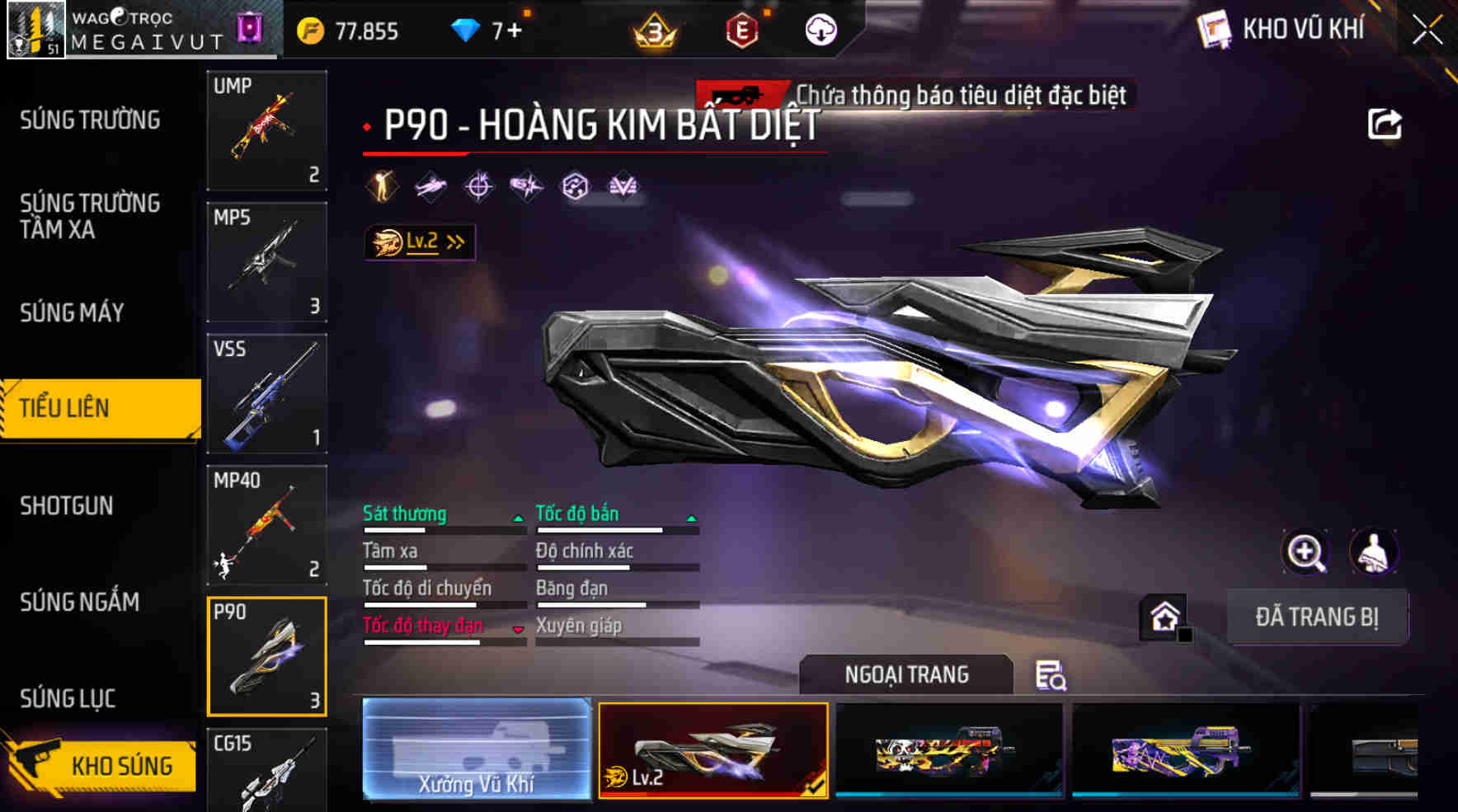Viewport: 1458px width, 812px height.
Task: Toggle the character preview view icon
Action: (1374, 552)
